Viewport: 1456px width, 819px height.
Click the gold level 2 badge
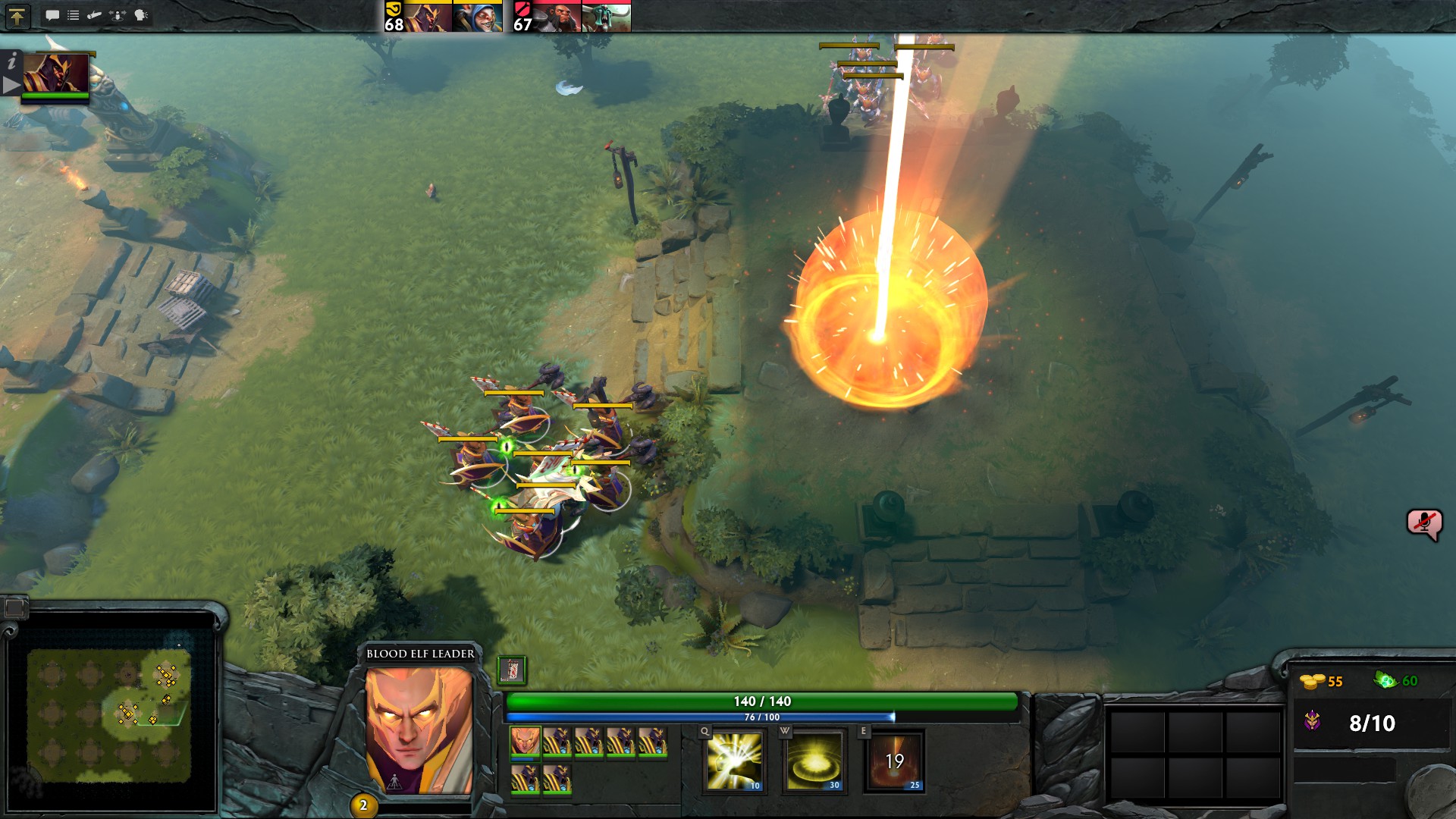[363, 805]
